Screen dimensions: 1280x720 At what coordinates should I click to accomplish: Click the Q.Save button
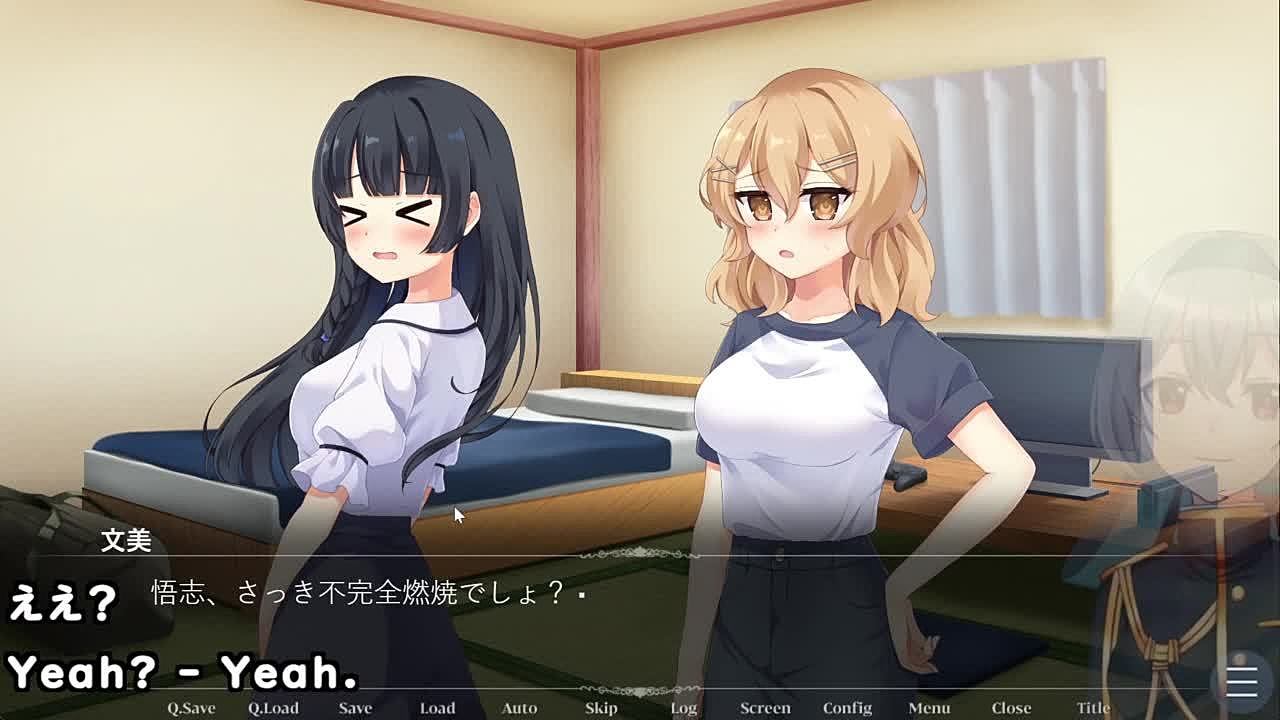point(191,707)
